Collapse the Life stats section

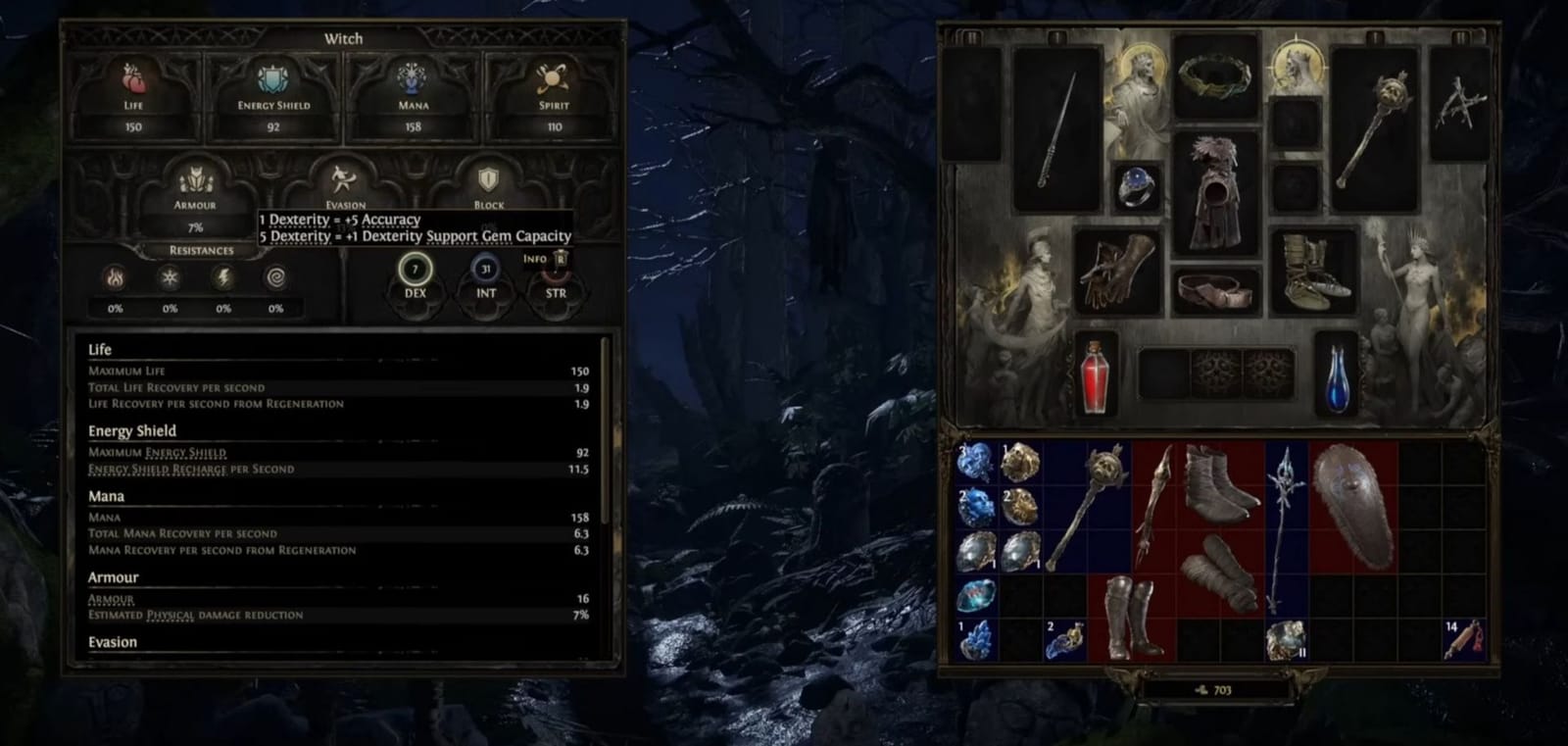[100, 349]
